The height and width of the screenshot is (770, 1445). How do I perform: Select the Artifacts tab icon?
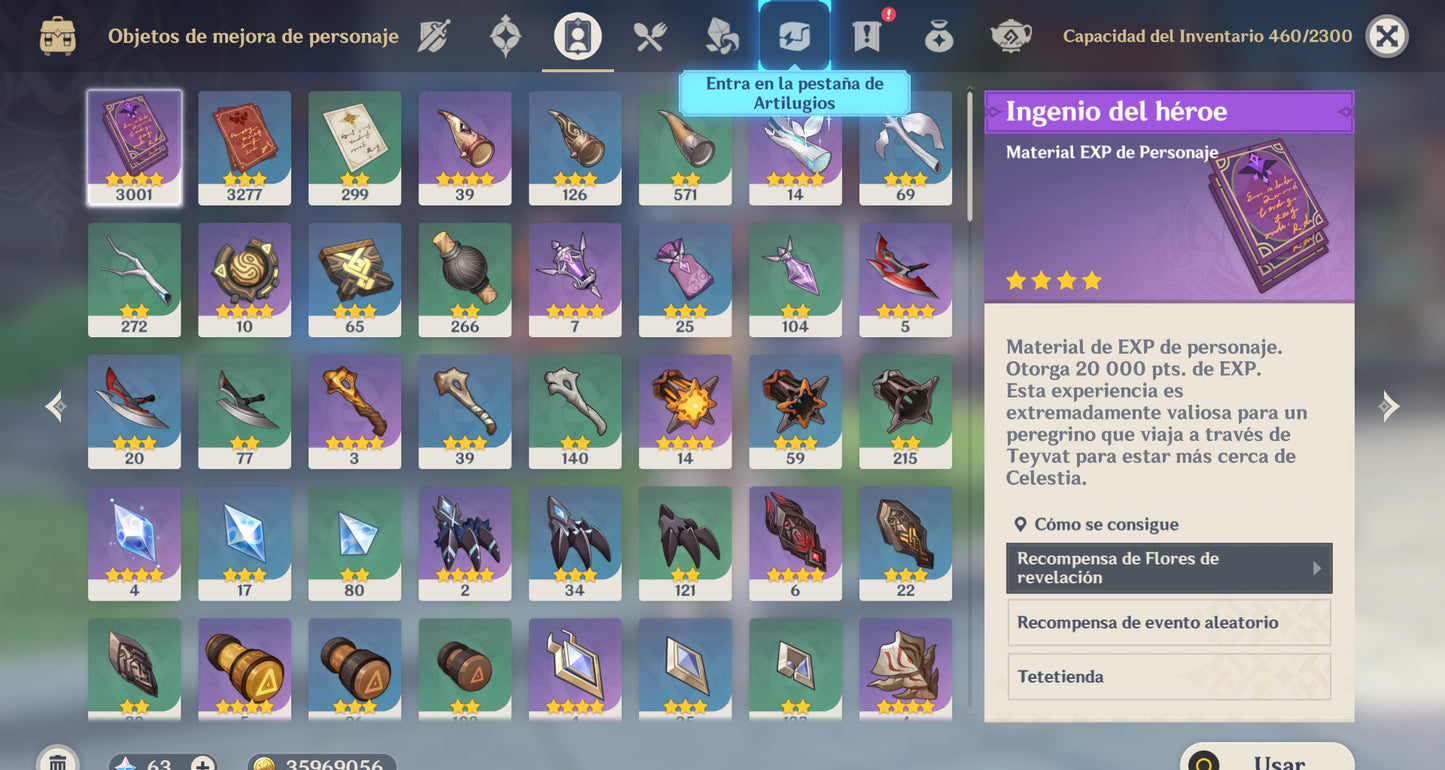point(505,35)
